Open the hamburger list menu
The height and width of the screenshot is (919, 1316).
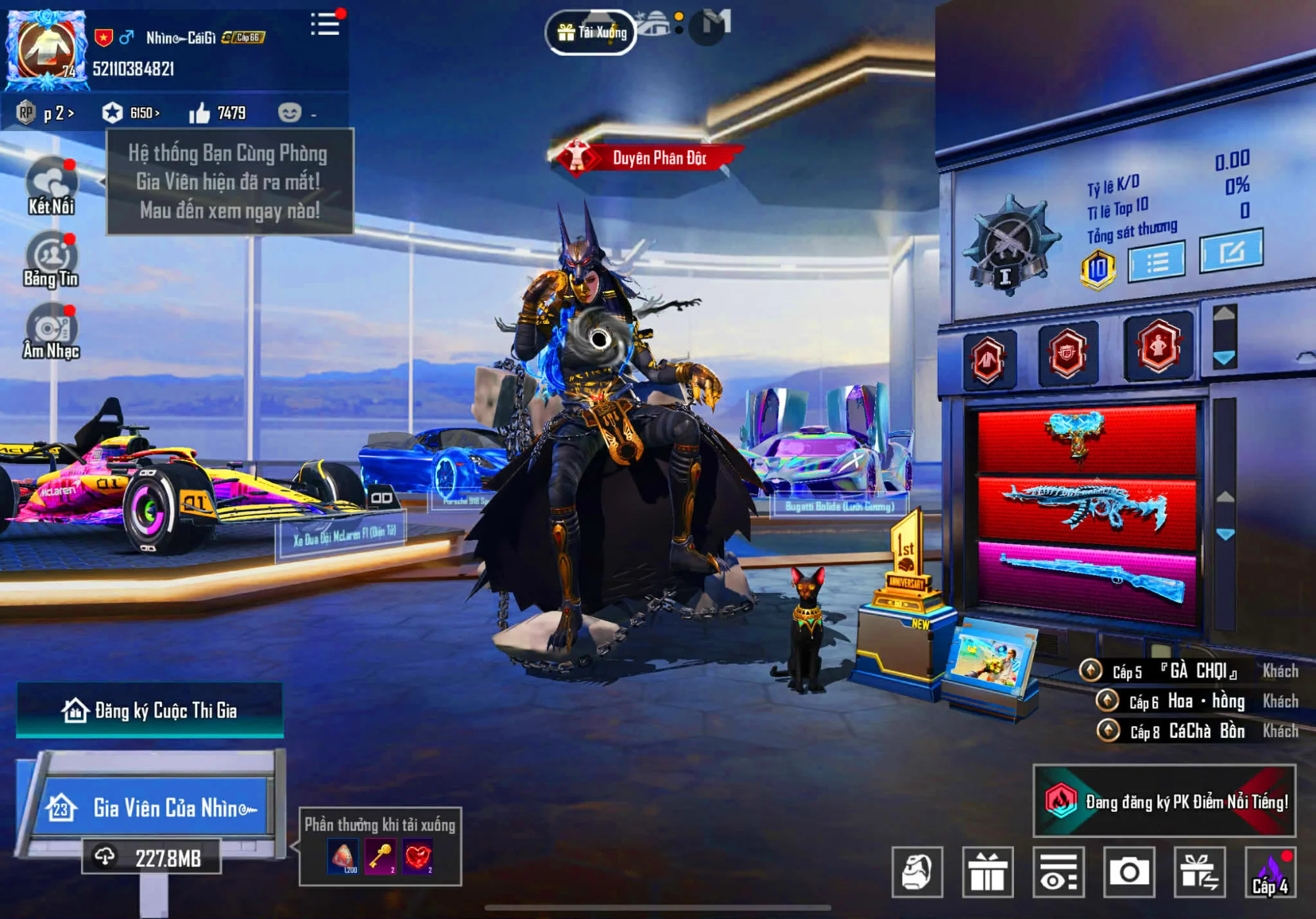click(325, 25)
